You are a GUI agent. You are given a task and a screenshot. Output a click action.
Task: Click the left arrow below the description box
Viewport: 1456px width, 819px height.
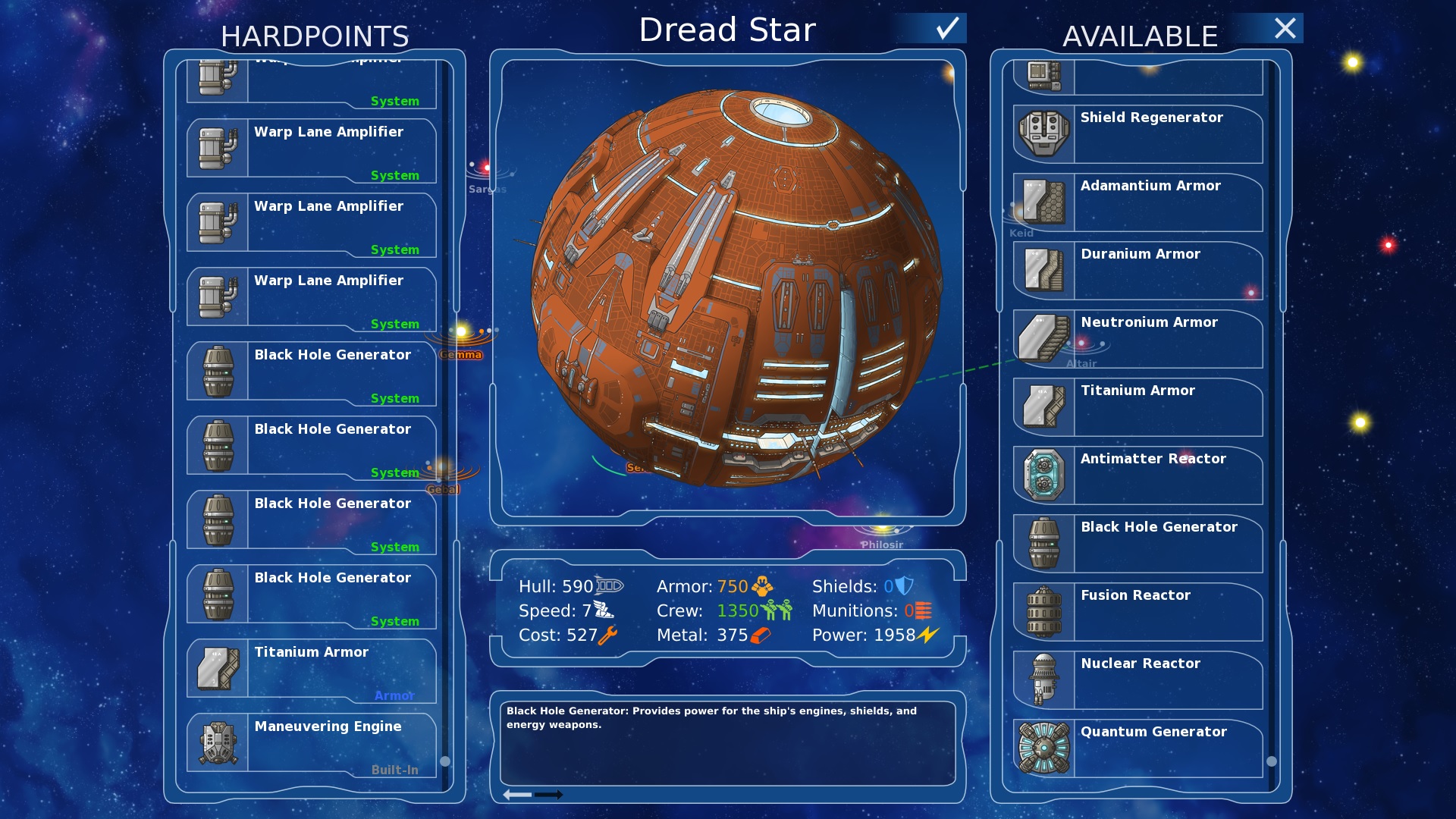tap(518, 795)
